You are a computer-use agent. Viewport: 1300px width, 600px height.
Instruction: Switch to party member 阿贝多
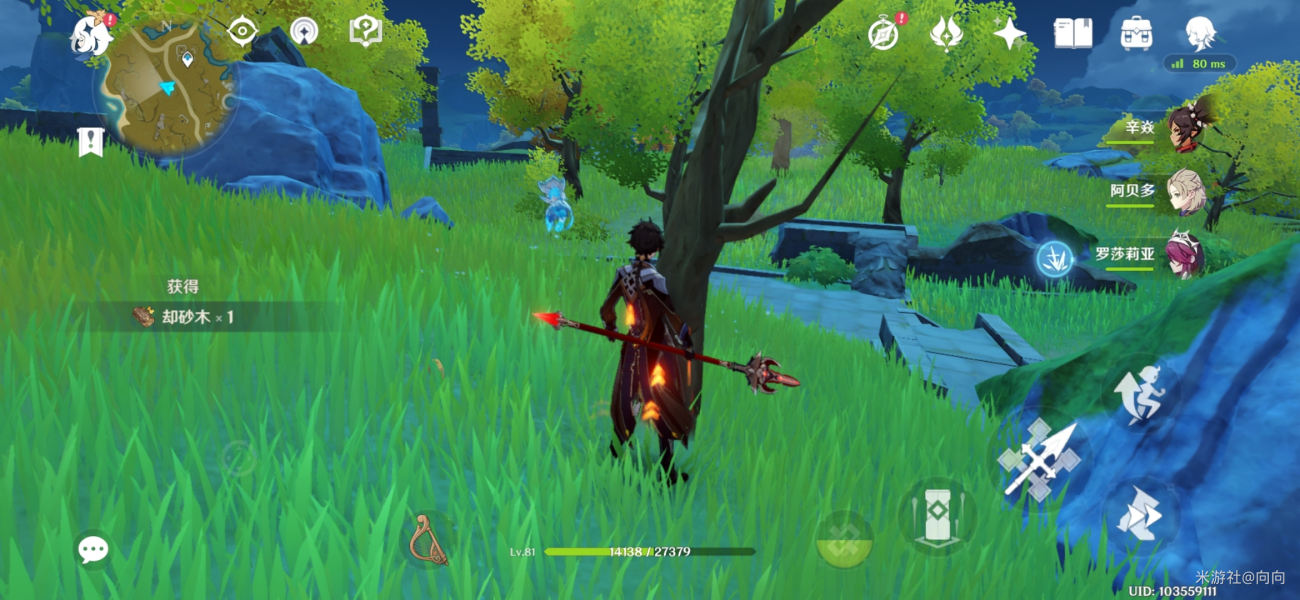[x=1186, y=191]
